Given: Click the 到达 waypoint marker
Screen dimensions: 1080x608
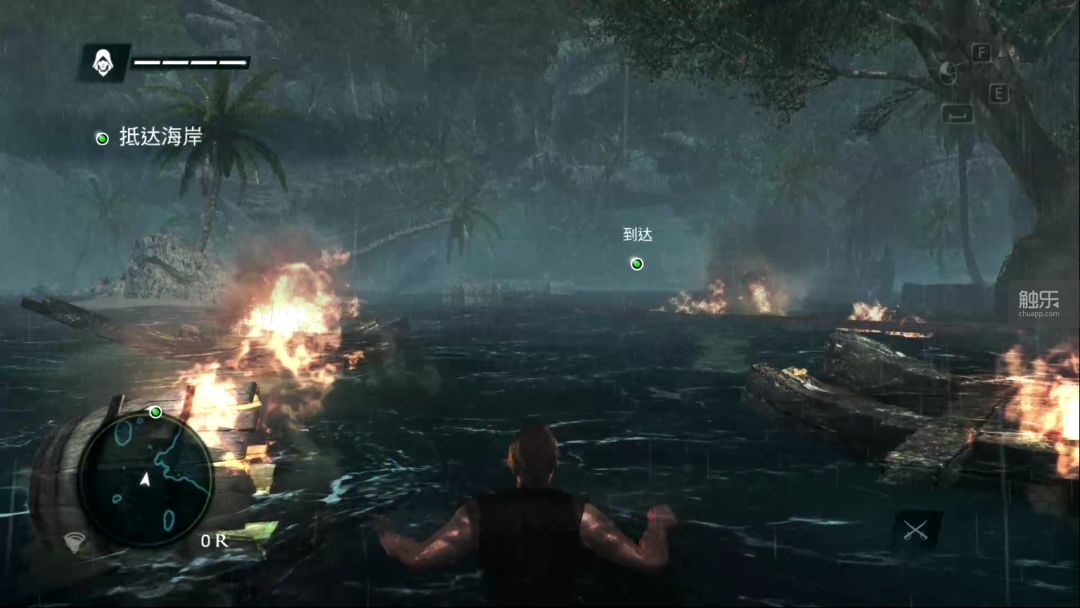Looking at the screenshot, I should point(637,263).
